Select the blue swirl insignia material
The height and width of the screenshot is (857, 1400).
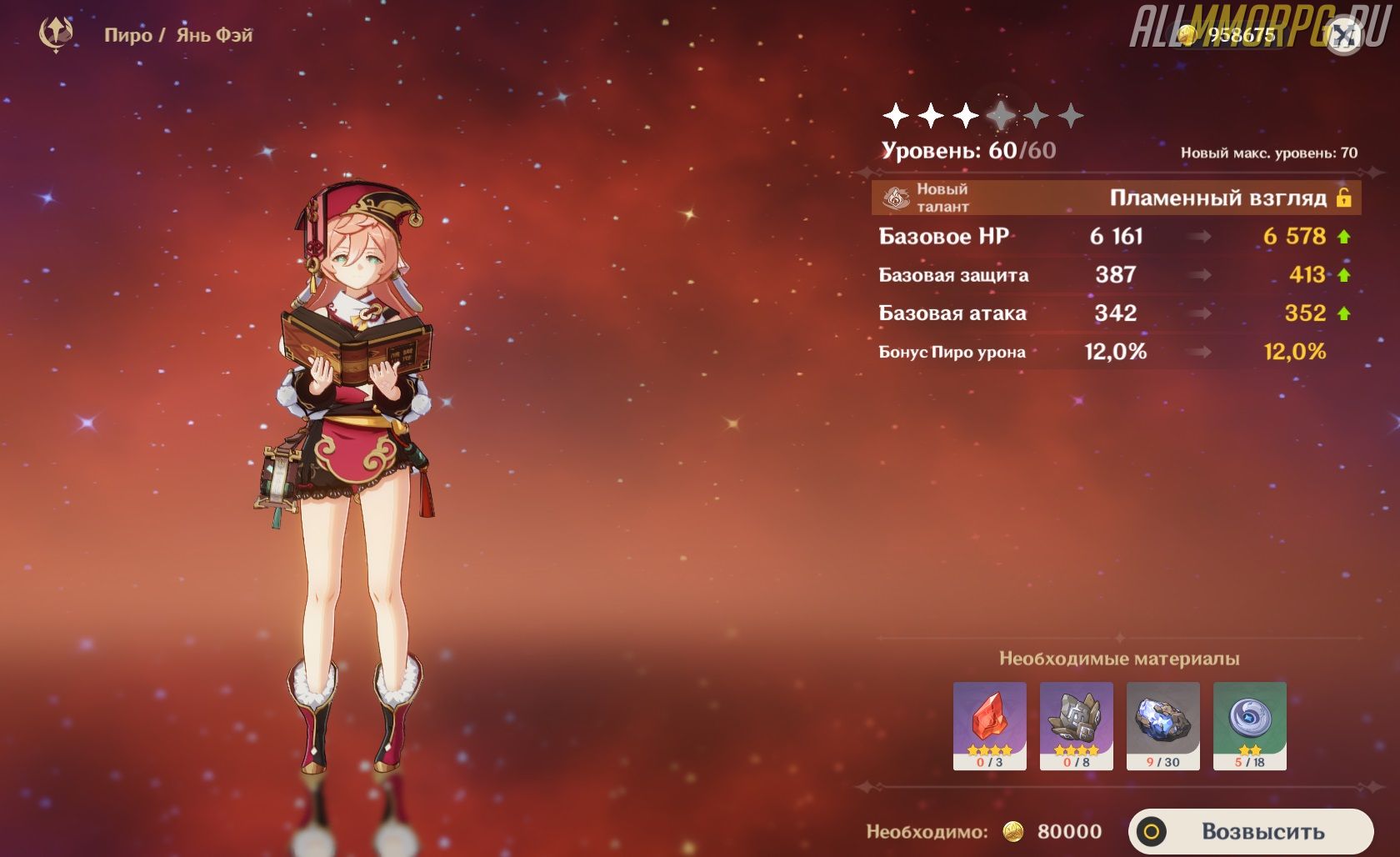[x=1249, y=725]
